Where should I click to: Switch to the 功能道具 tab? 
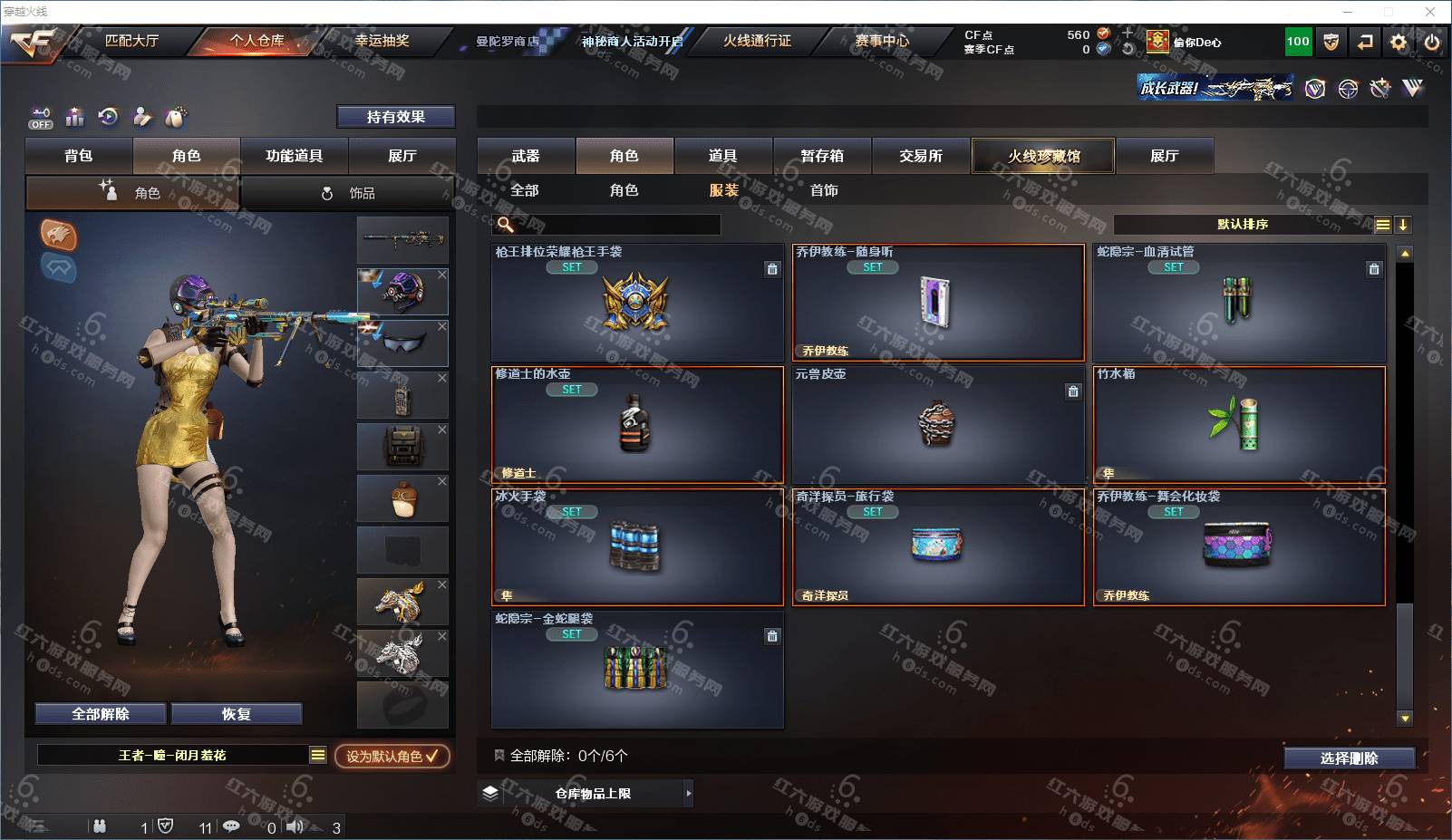pyautogui.click(x=294, y=156)
